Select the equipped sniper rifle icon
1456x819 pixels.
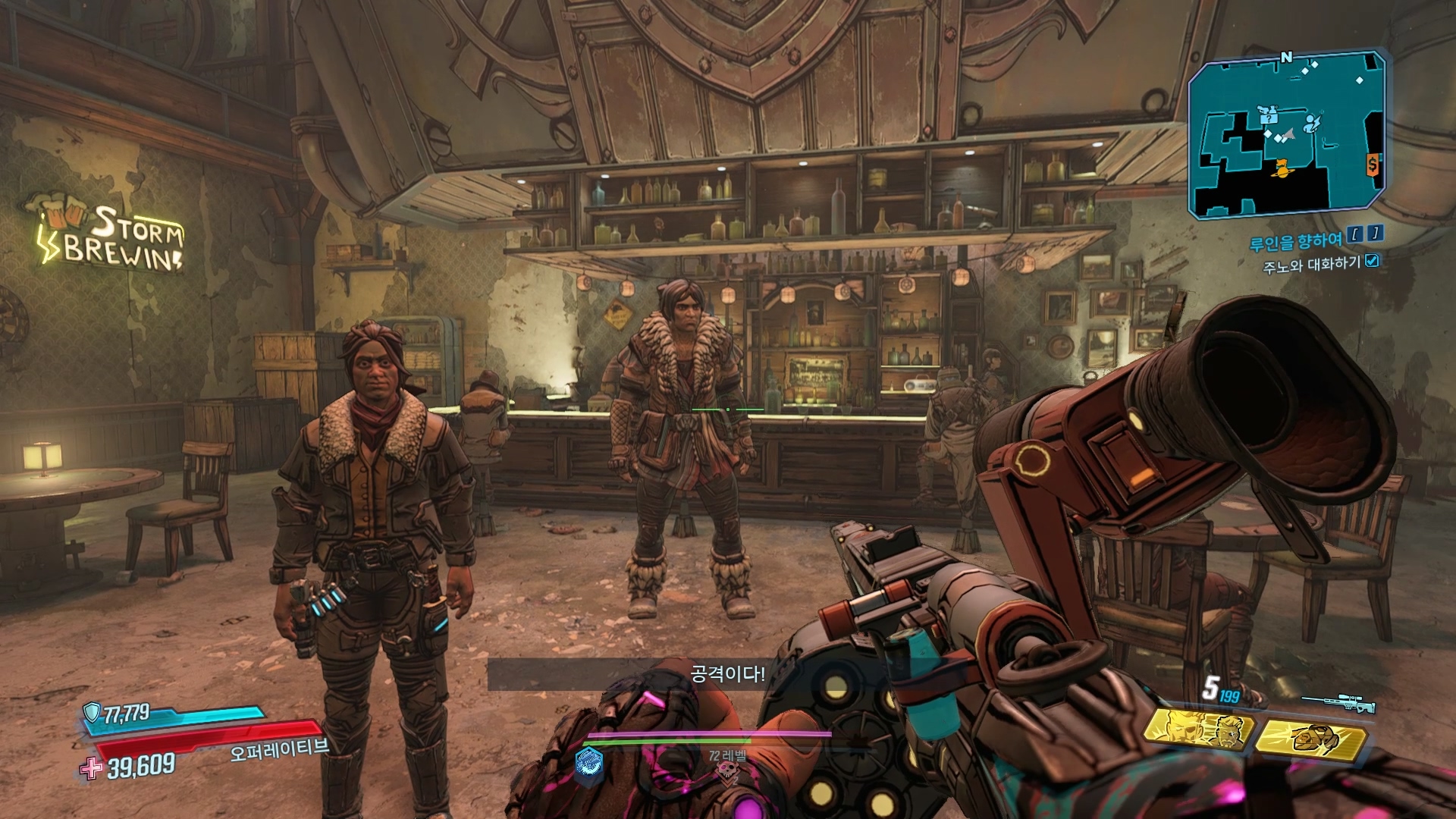tap(1338, 703)
